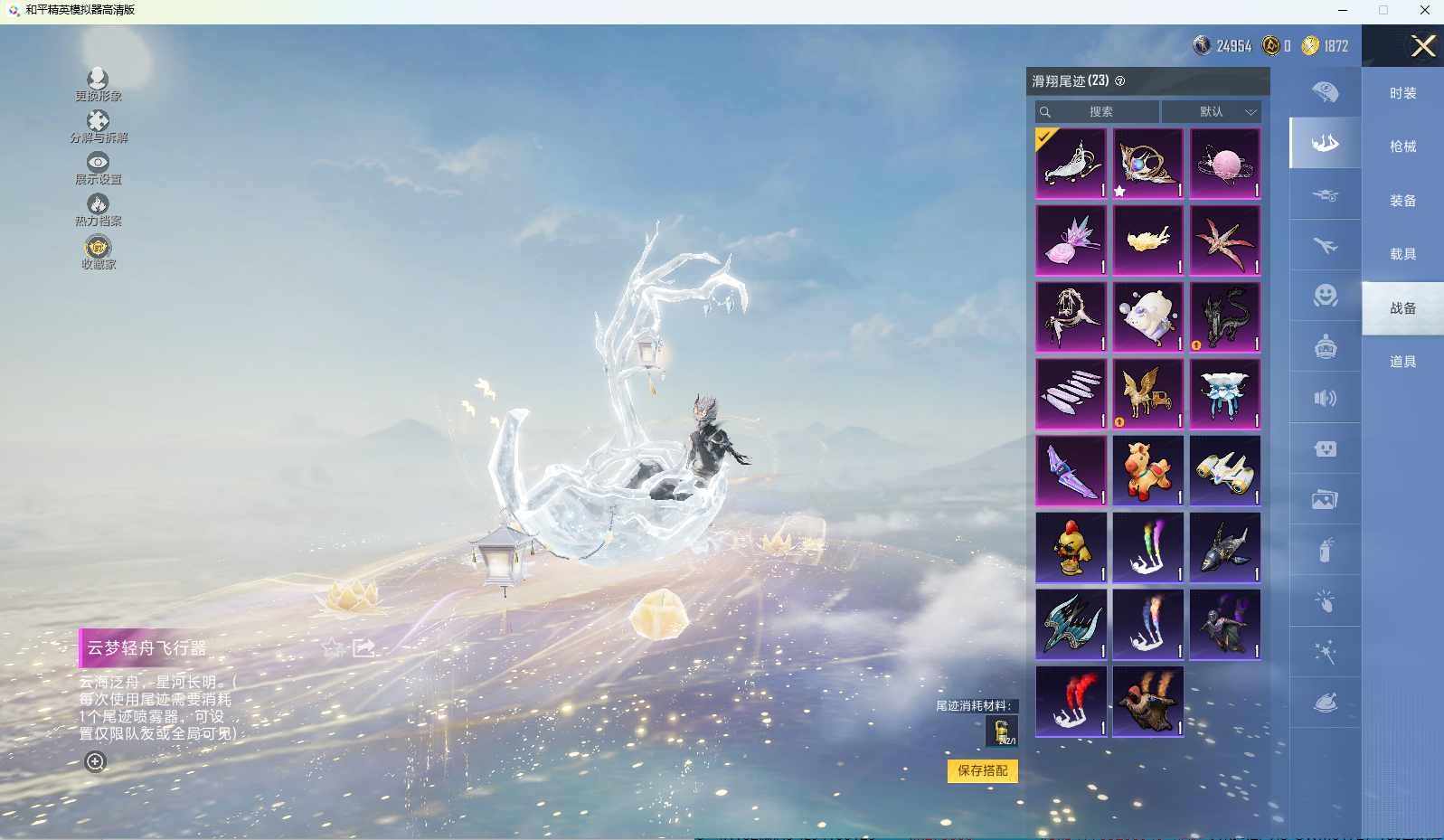
Task: Open 热力档案 profile
Action: point(98,210)
